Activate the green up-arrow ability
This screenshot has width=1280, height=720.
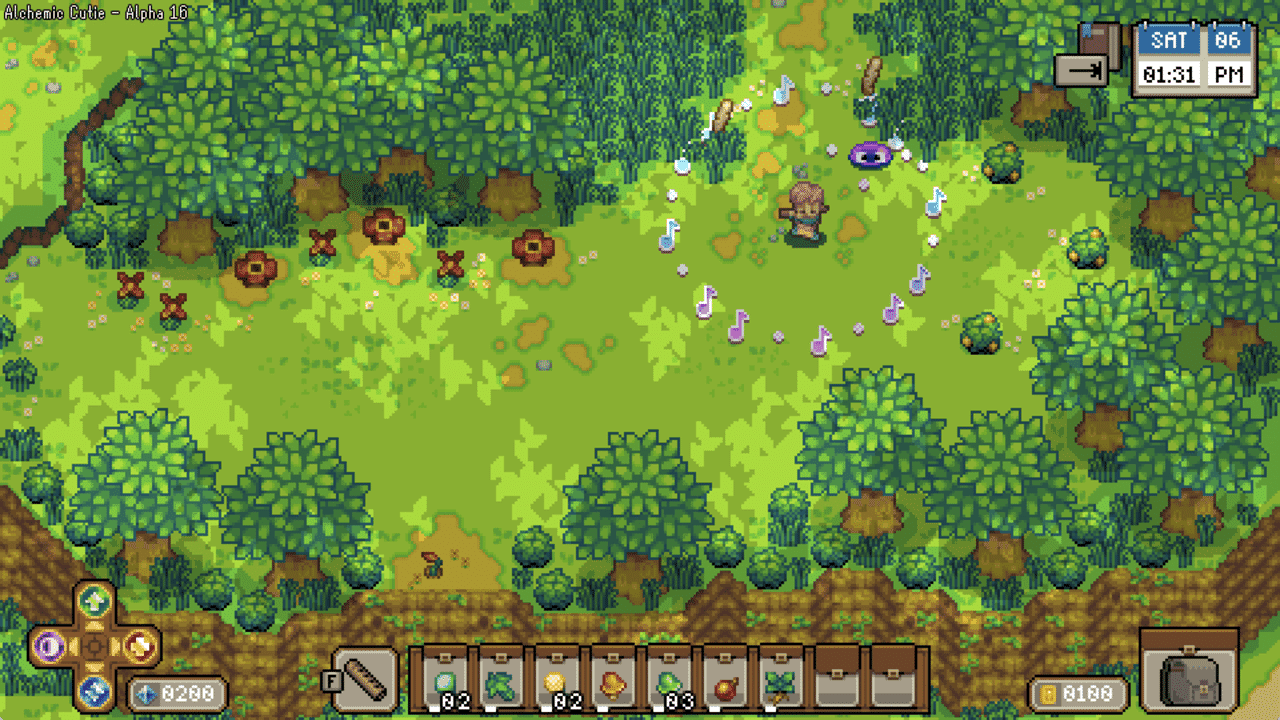point(95,602)
